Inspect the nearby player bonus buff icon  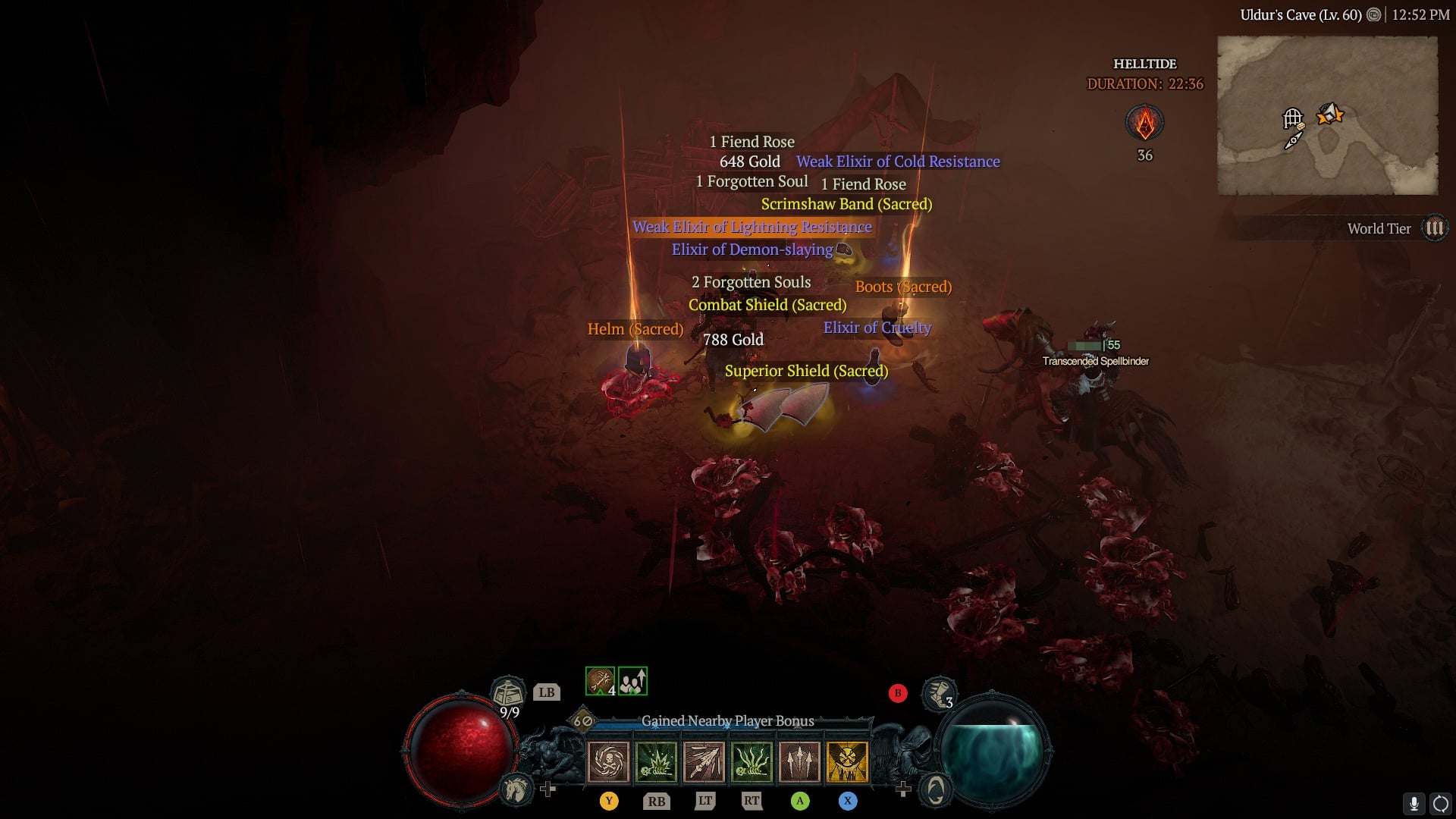tap(632, 681)
